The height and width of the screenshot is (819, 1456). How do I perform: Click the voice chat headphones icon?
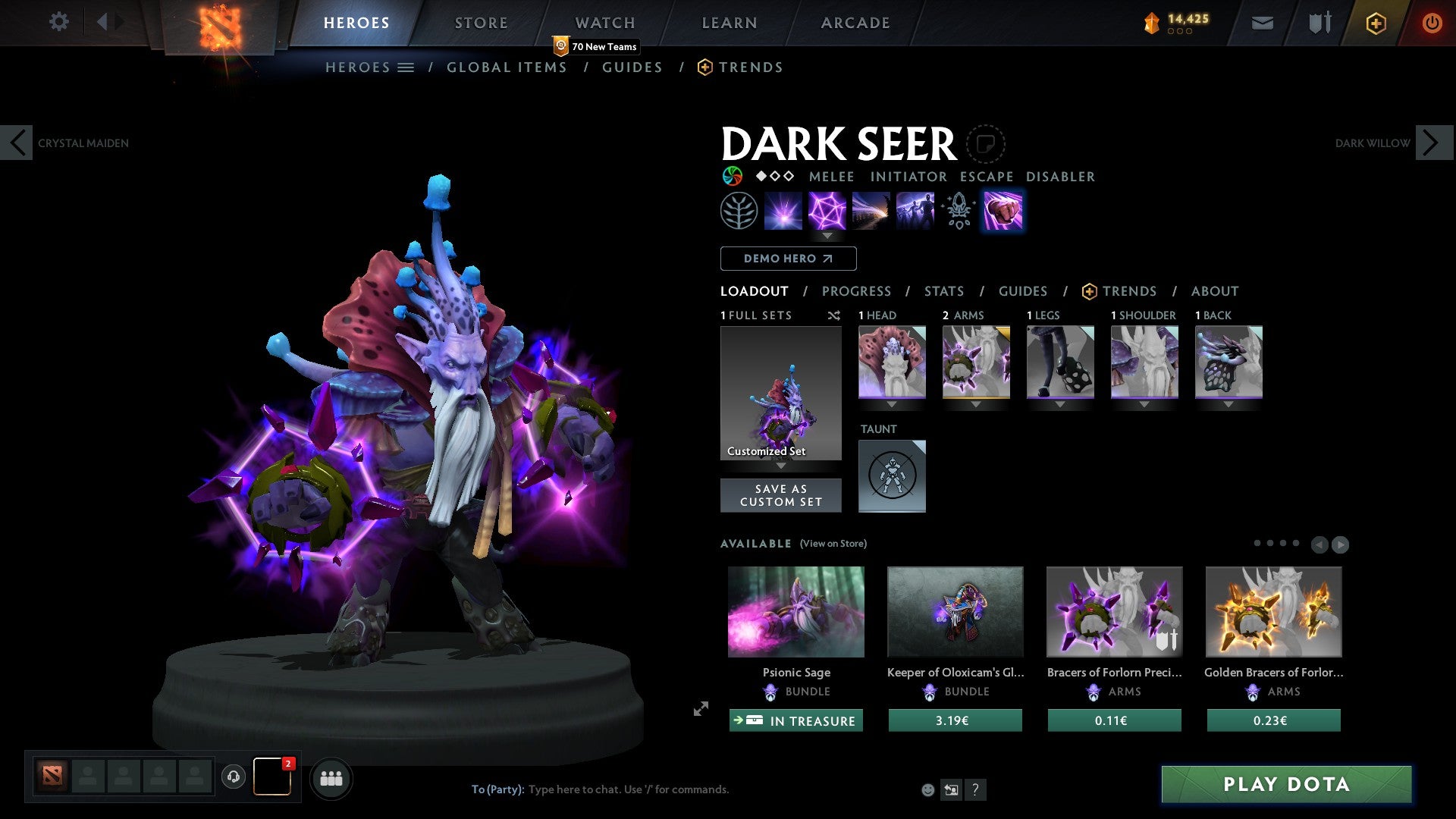(x=233, y=777)
